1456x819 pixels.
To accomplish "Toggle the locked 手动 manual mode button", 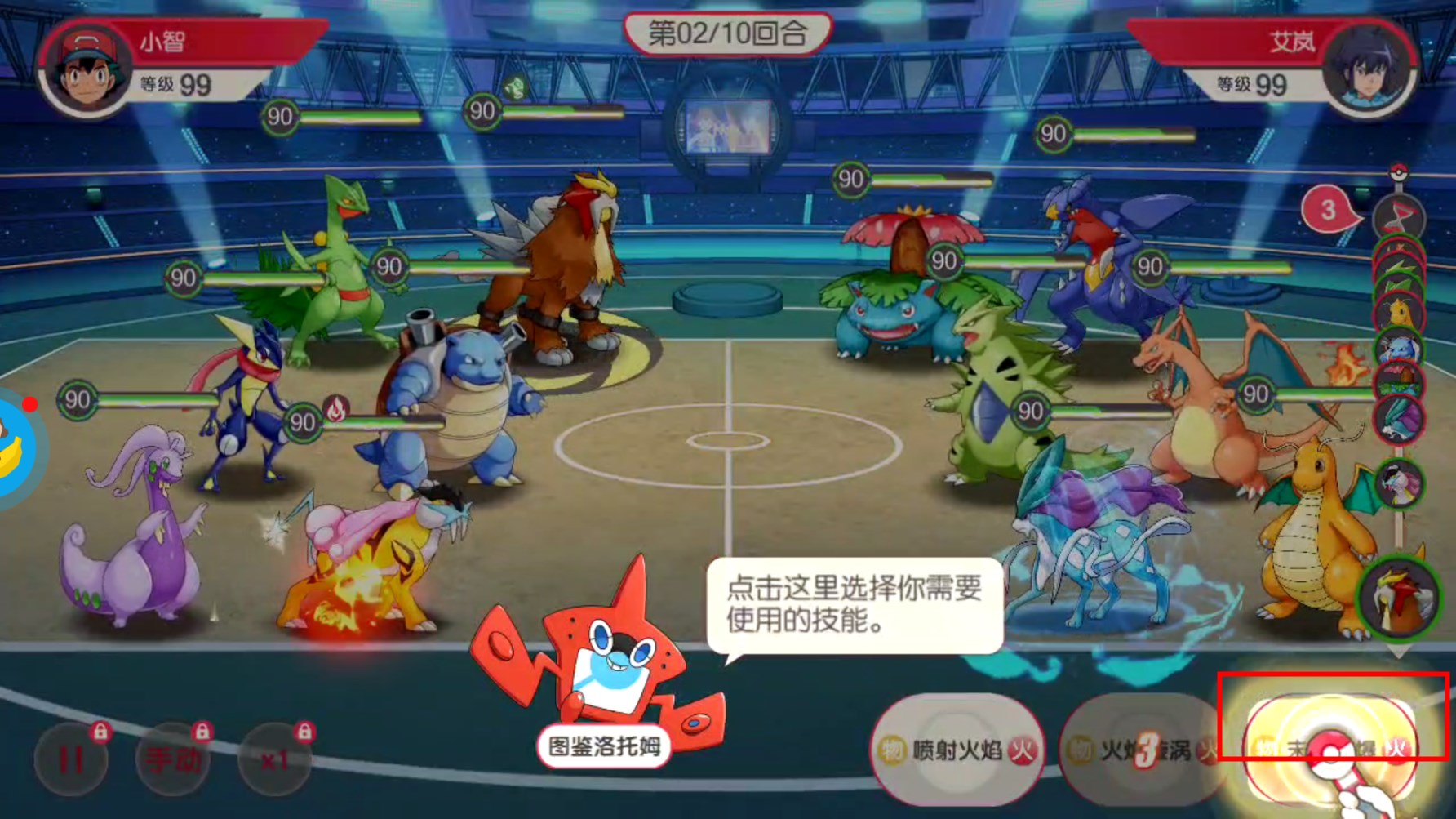I will point(173,759).
